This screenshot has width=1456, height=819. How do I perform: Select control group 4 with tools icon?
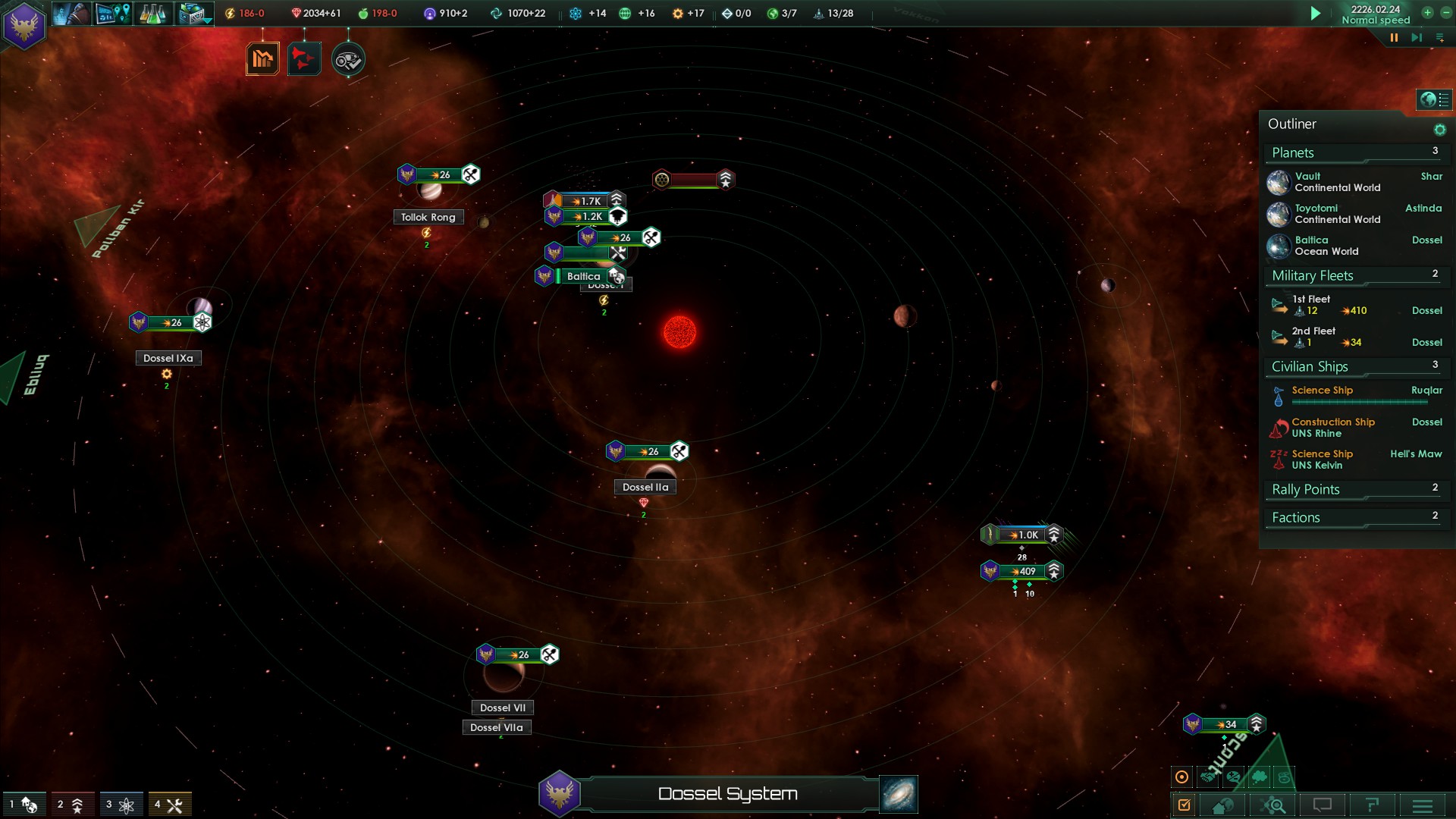click(x=169, y=805)
